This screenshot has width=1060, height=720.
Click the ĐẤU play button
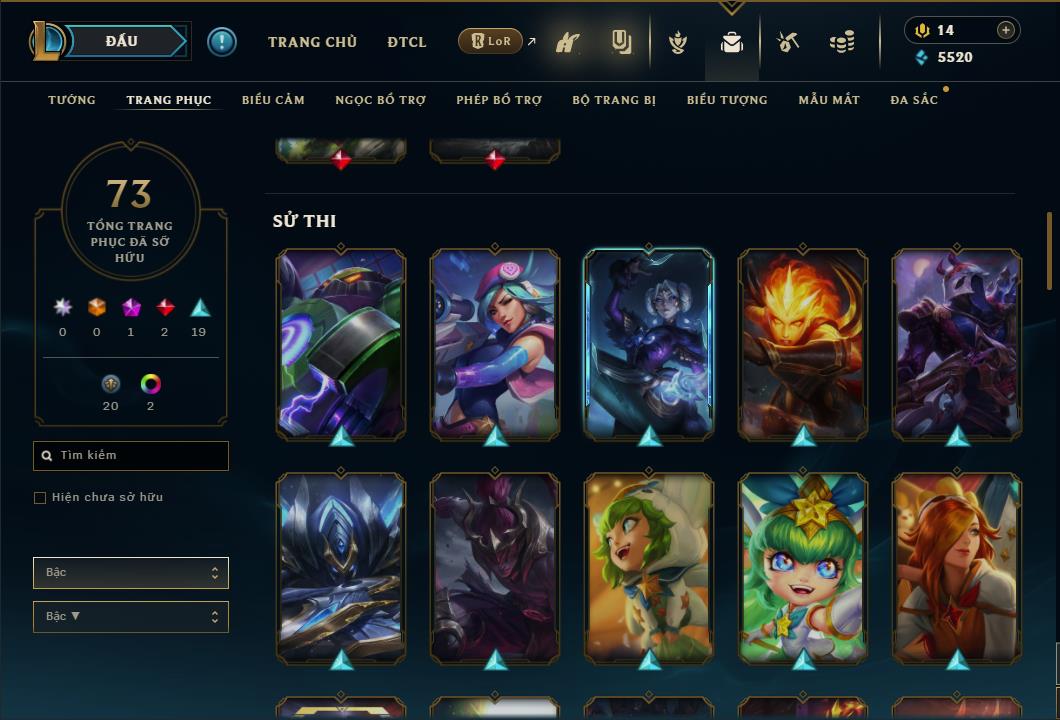121,41
